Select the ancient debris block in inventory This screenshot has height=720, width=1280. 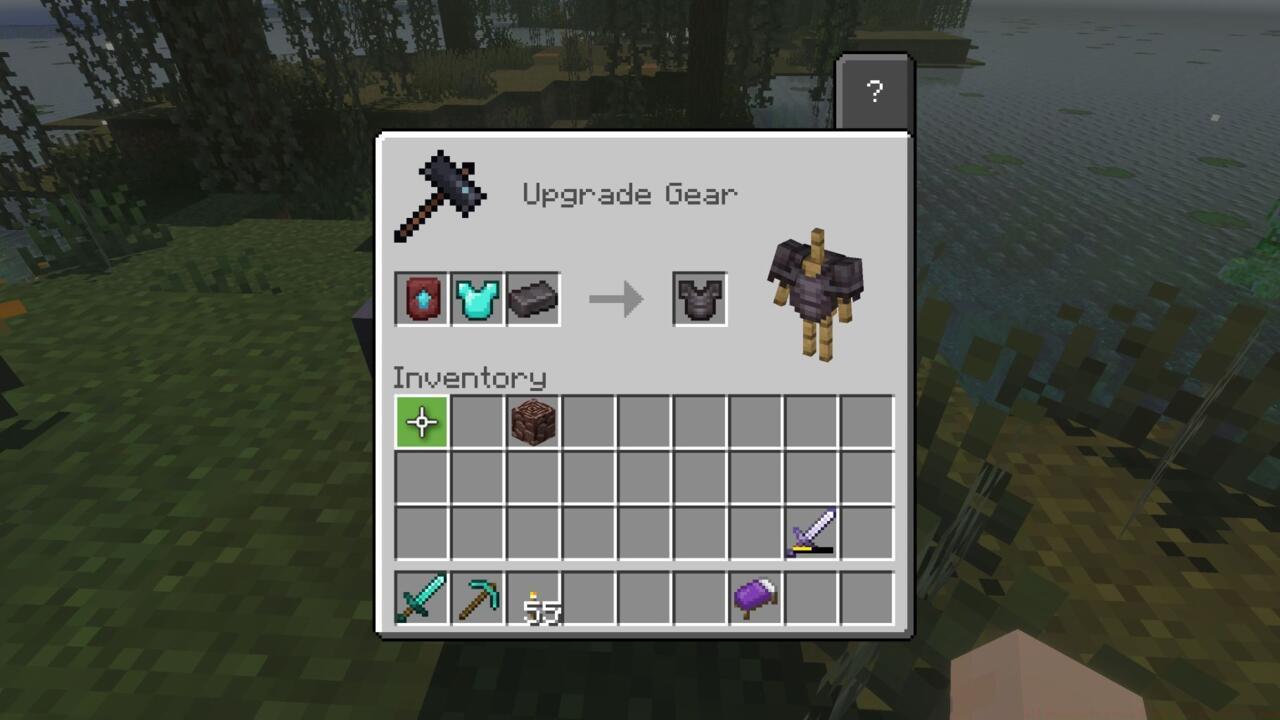tap(533, 420)
